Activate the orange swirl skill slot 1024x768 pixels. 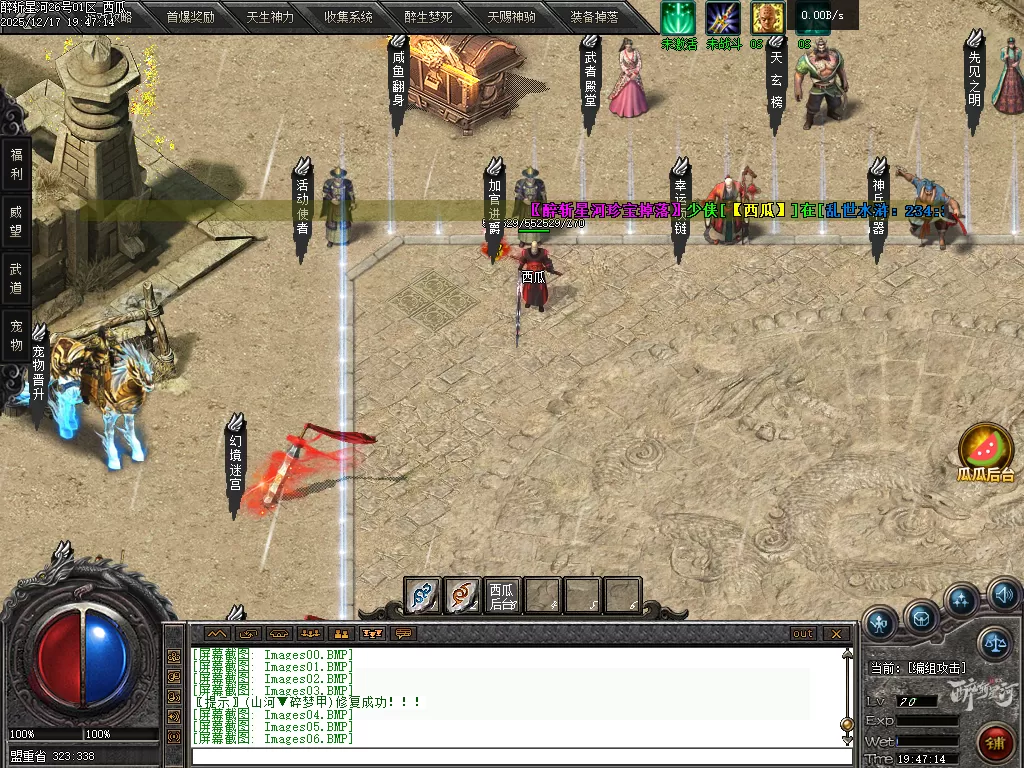click(x=462, y=596)
